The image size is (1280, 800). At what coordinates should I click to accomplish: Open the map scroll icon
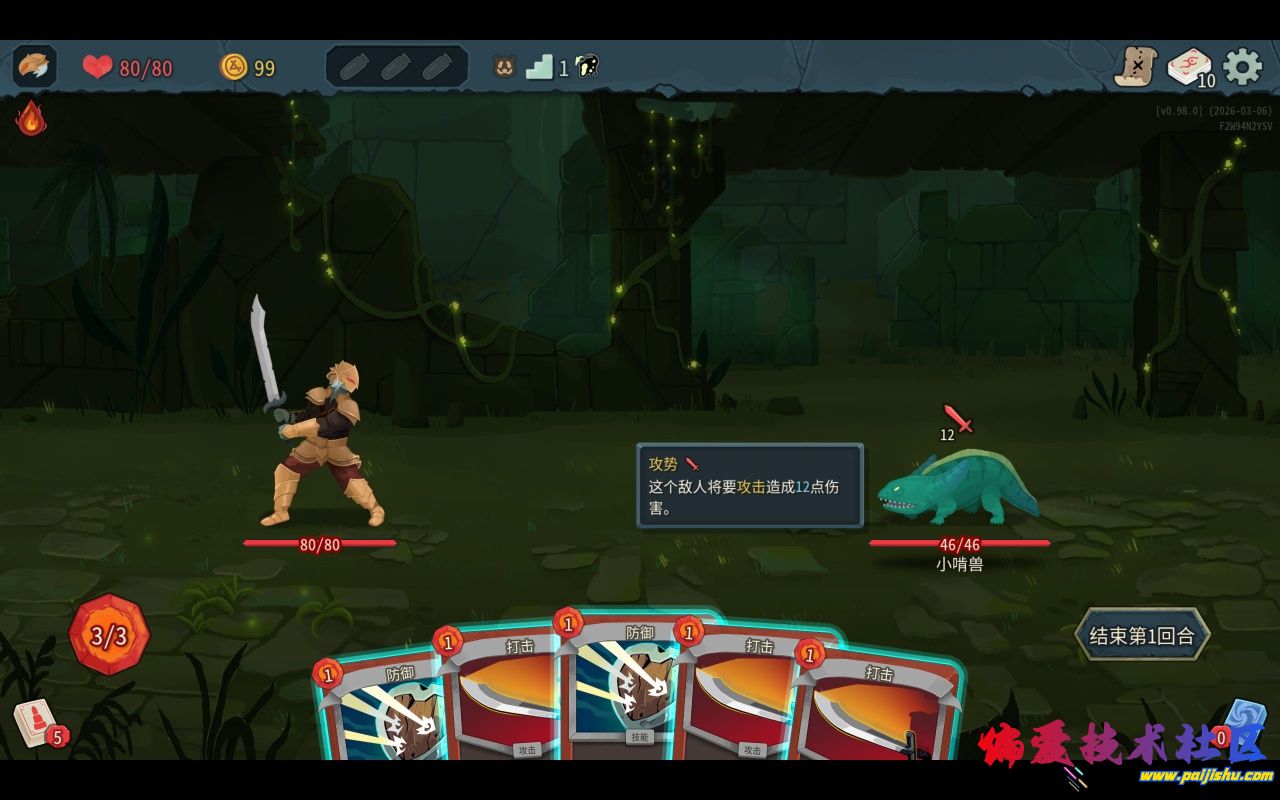(1136, 67)
